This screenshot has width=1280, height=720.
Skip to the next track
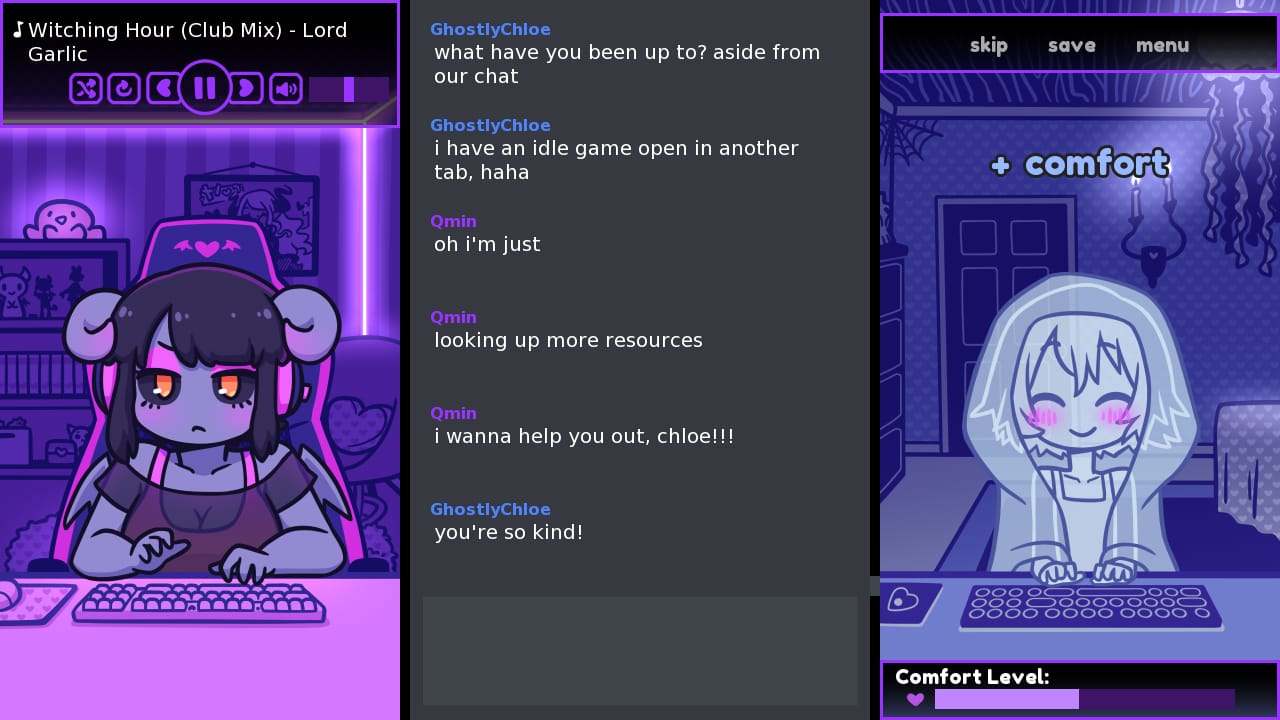pos(246,88)
